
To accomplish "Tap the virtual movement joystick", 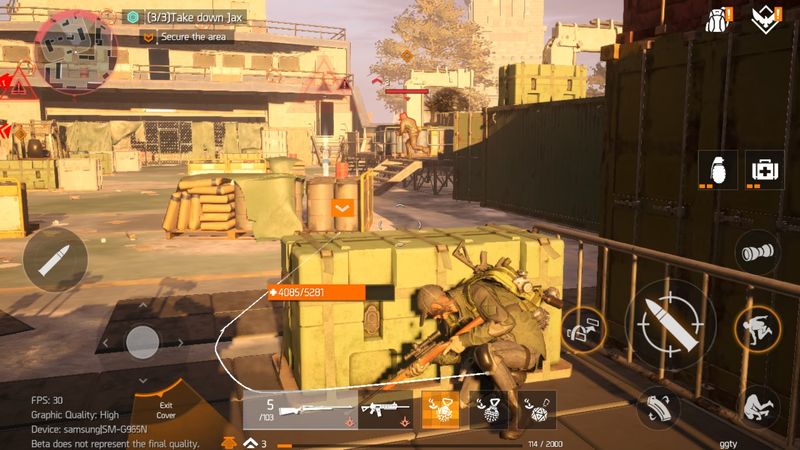I will 142,342.
